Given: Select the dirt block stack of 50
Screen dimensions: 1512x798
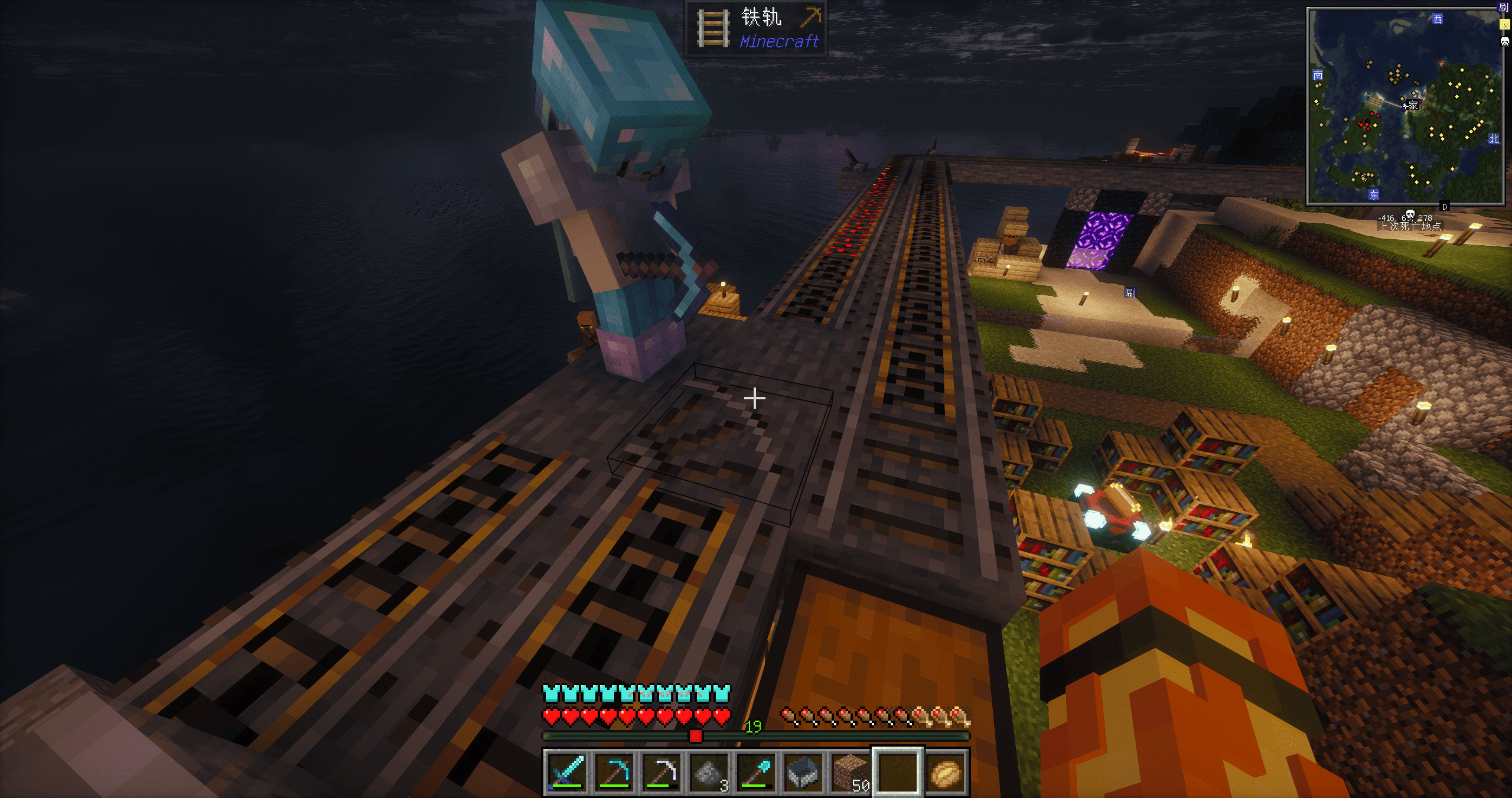Looking at the screenshot, I should click(x=850, y=771).
